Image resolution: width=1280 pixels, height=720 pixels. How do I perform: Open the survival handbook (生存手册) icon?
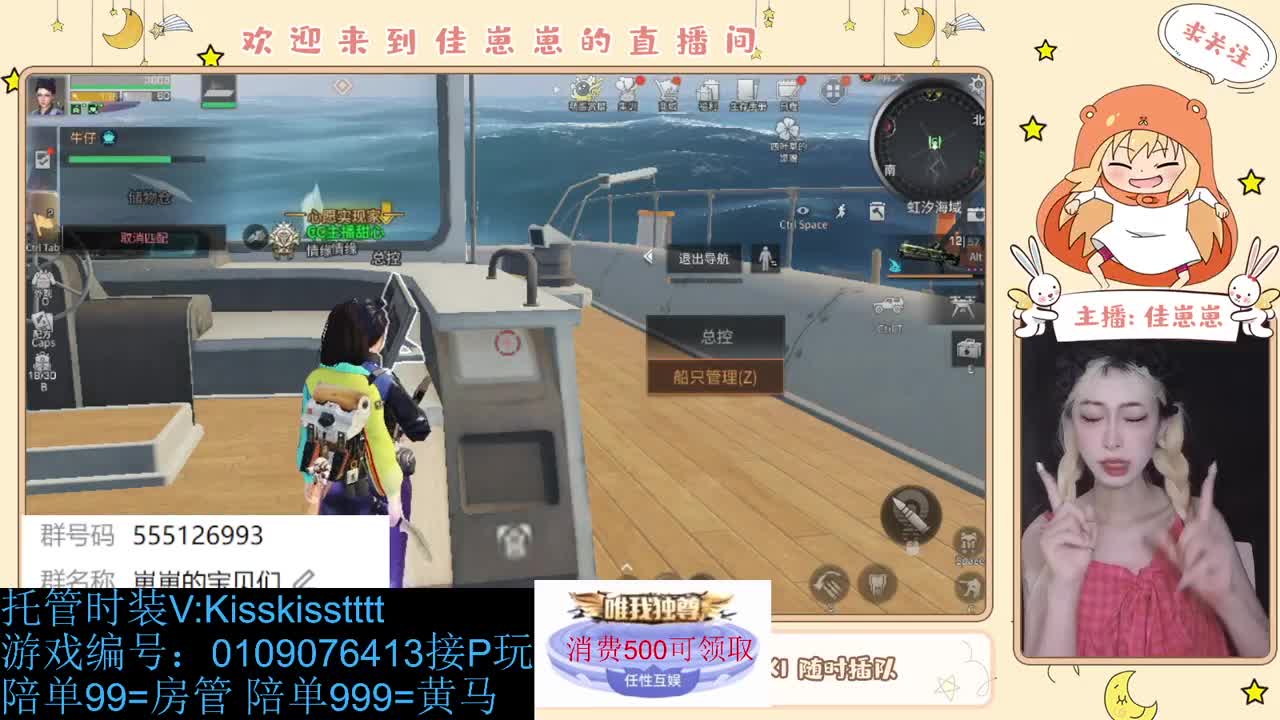pos(748,90)
